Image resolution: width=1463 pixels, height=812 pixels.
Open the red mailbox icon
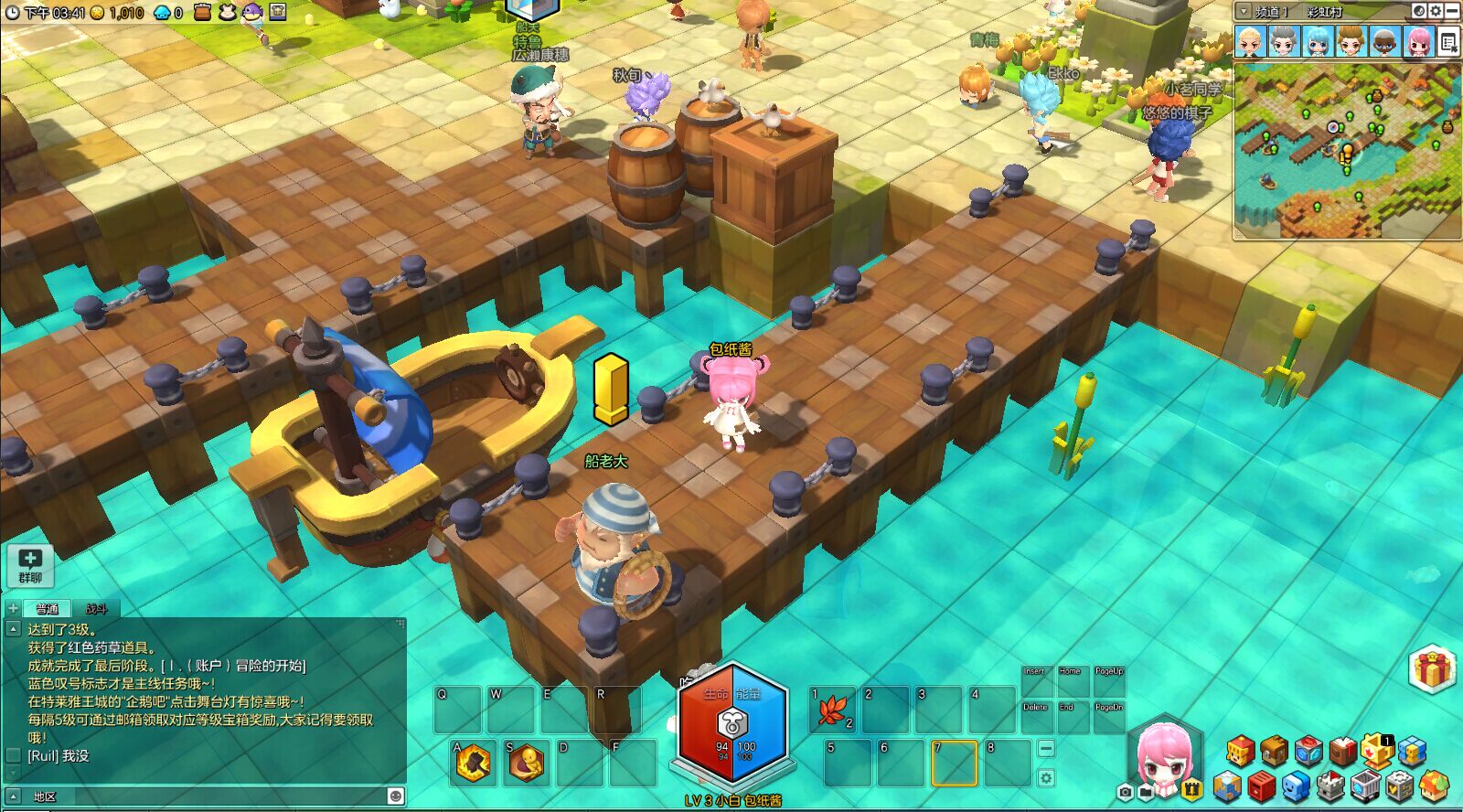tap(1261, 785)
